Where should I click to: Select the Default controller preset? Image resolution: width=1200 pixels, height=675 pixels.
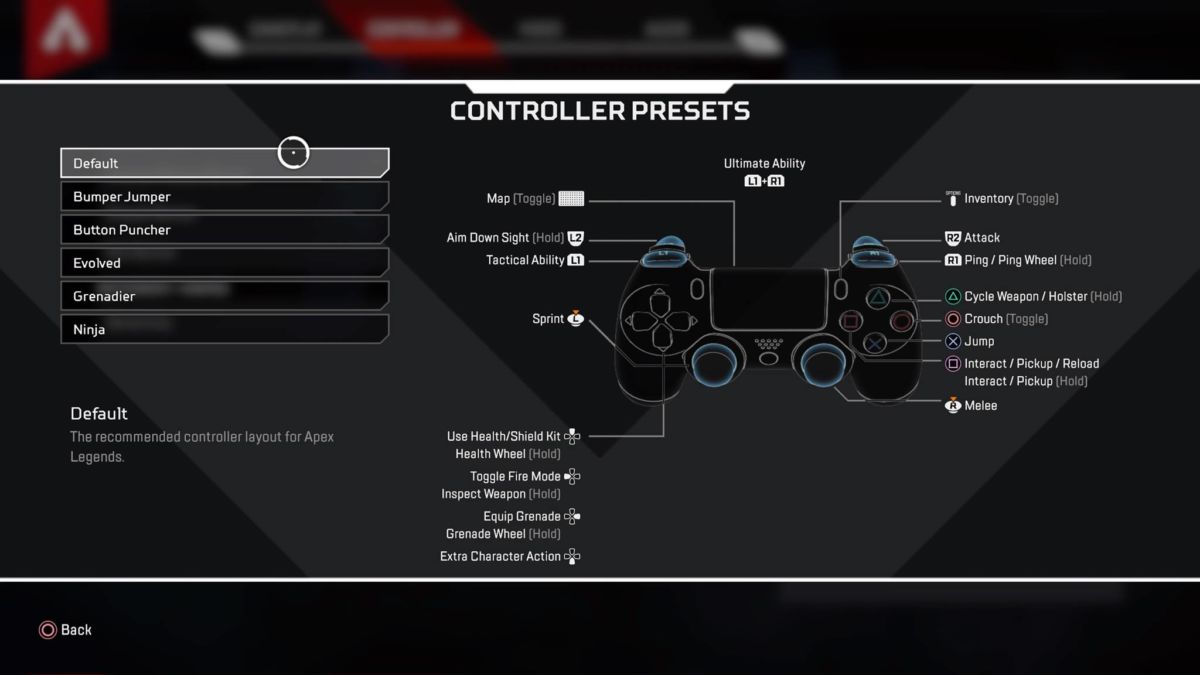pyautogui.click(x=224, y=163)
